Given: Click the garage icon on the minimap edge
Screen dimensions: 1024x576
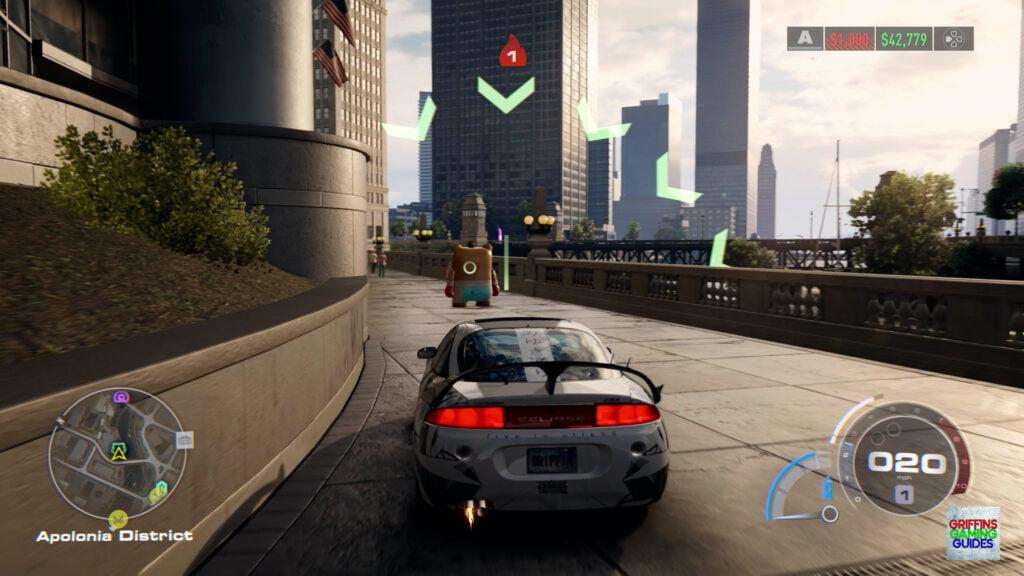Looking at the screenshot, I should 184,440.
